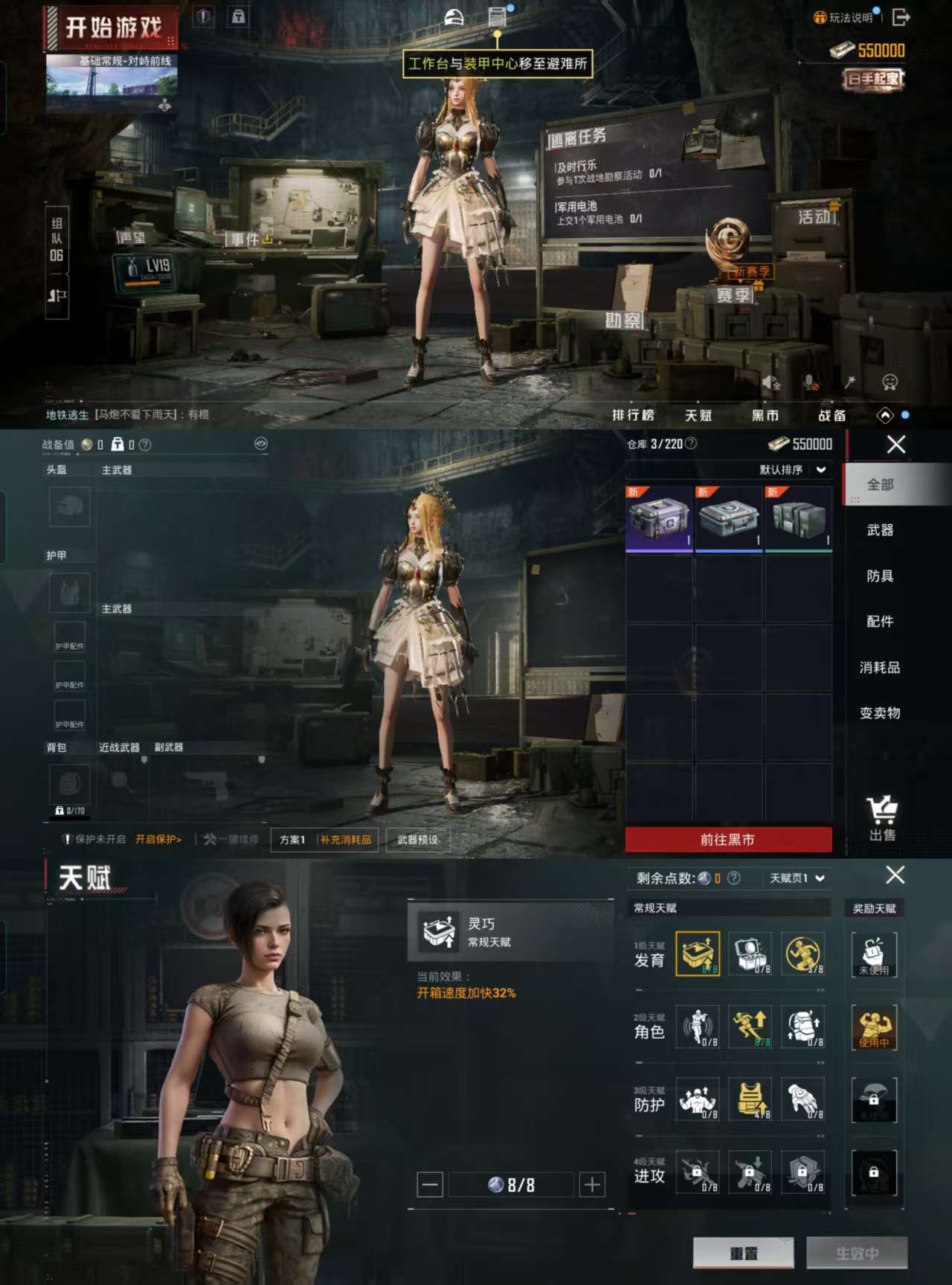The image size is (952, 1285).
Task: Open the 排行榜 leaderboard menu
Action: [x=633, y=416]
